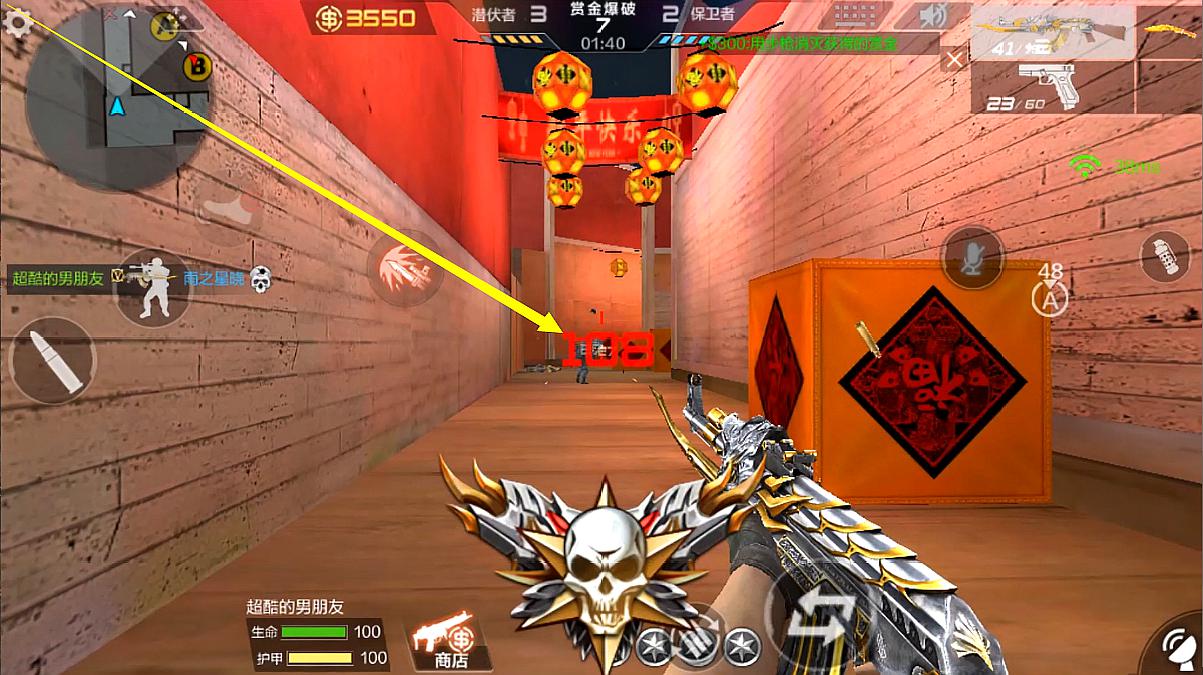Throw grenade using the grenade button
1203x675 pixels.
[x=1165, y=257]
